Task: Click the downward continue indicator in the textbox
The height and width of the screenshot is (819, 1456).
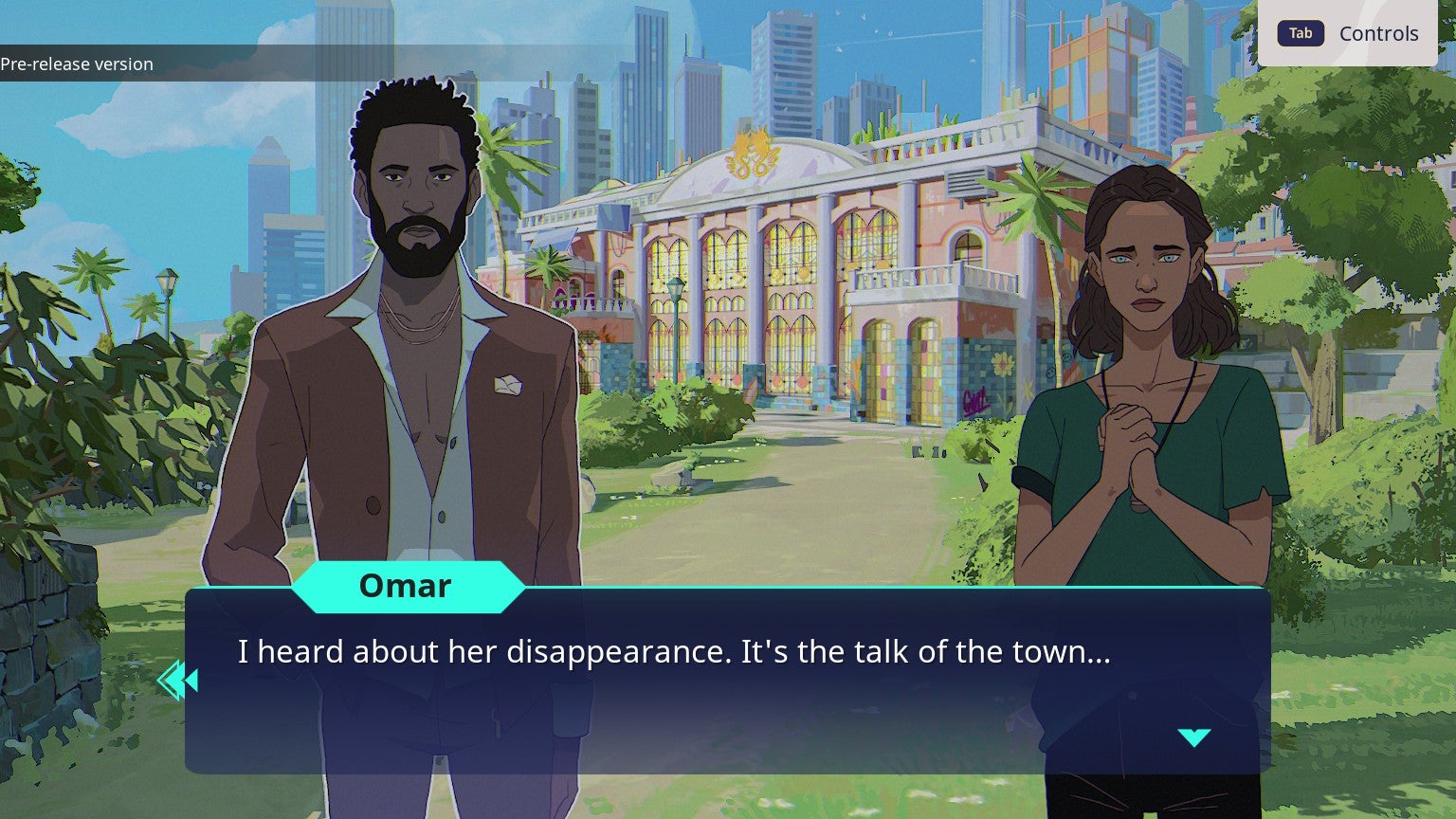Action: coord(1196,736)
